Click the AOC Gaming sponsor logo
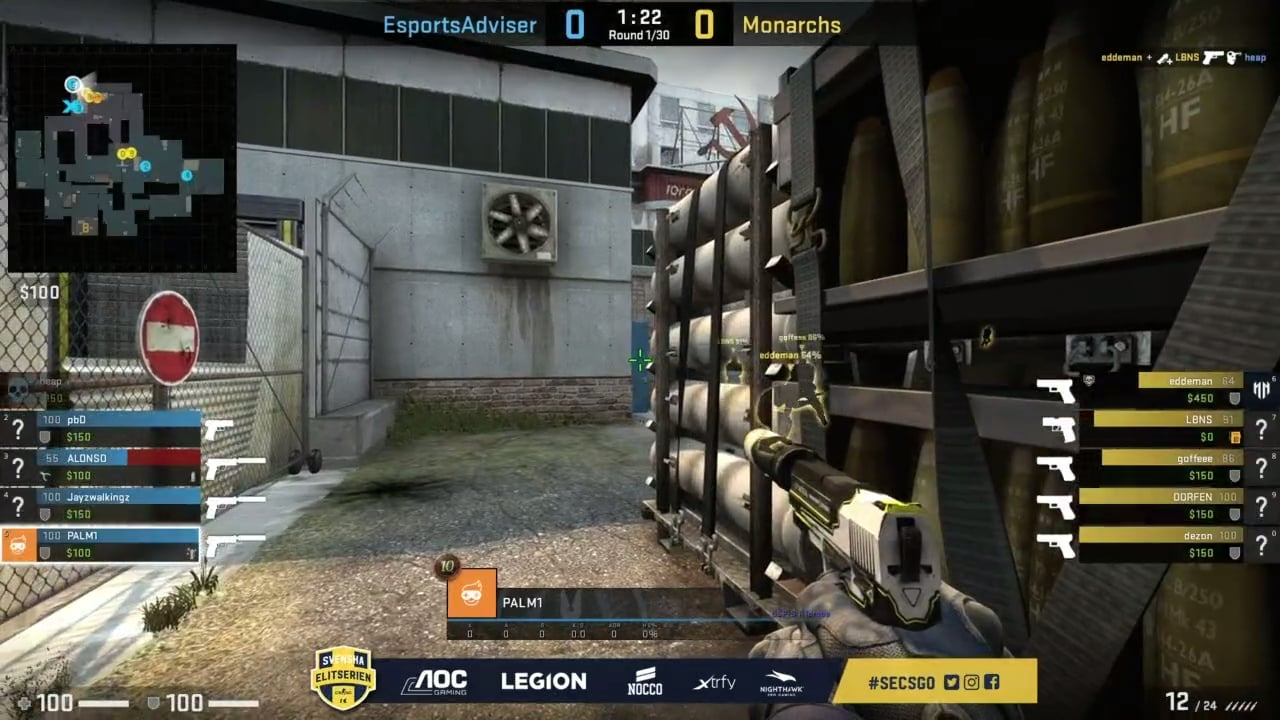Screen dimensions: 1280x720 point(433,683)
